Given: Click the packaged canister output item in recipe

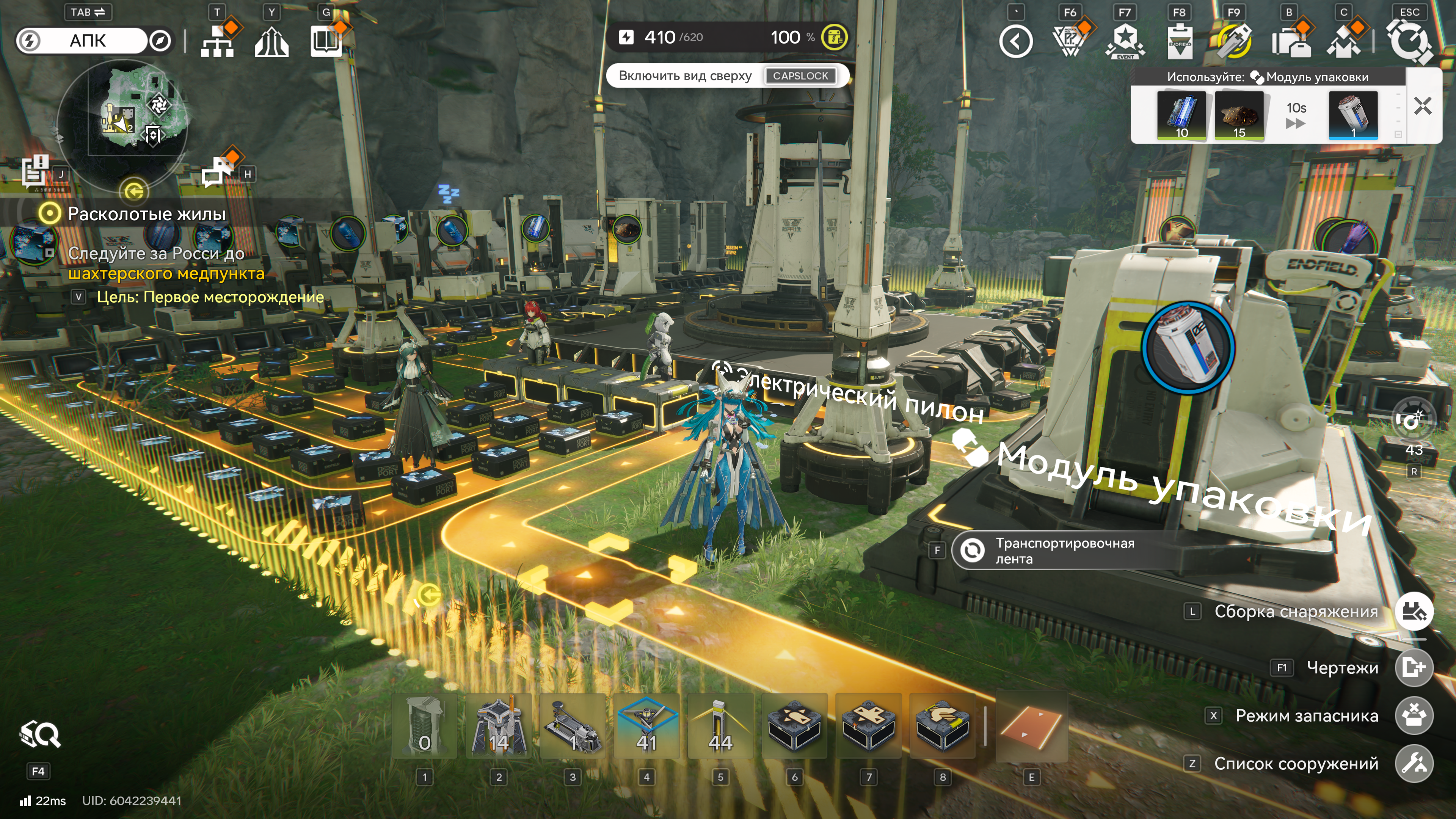Looking at the screenshot, I should pos(1353,115).
